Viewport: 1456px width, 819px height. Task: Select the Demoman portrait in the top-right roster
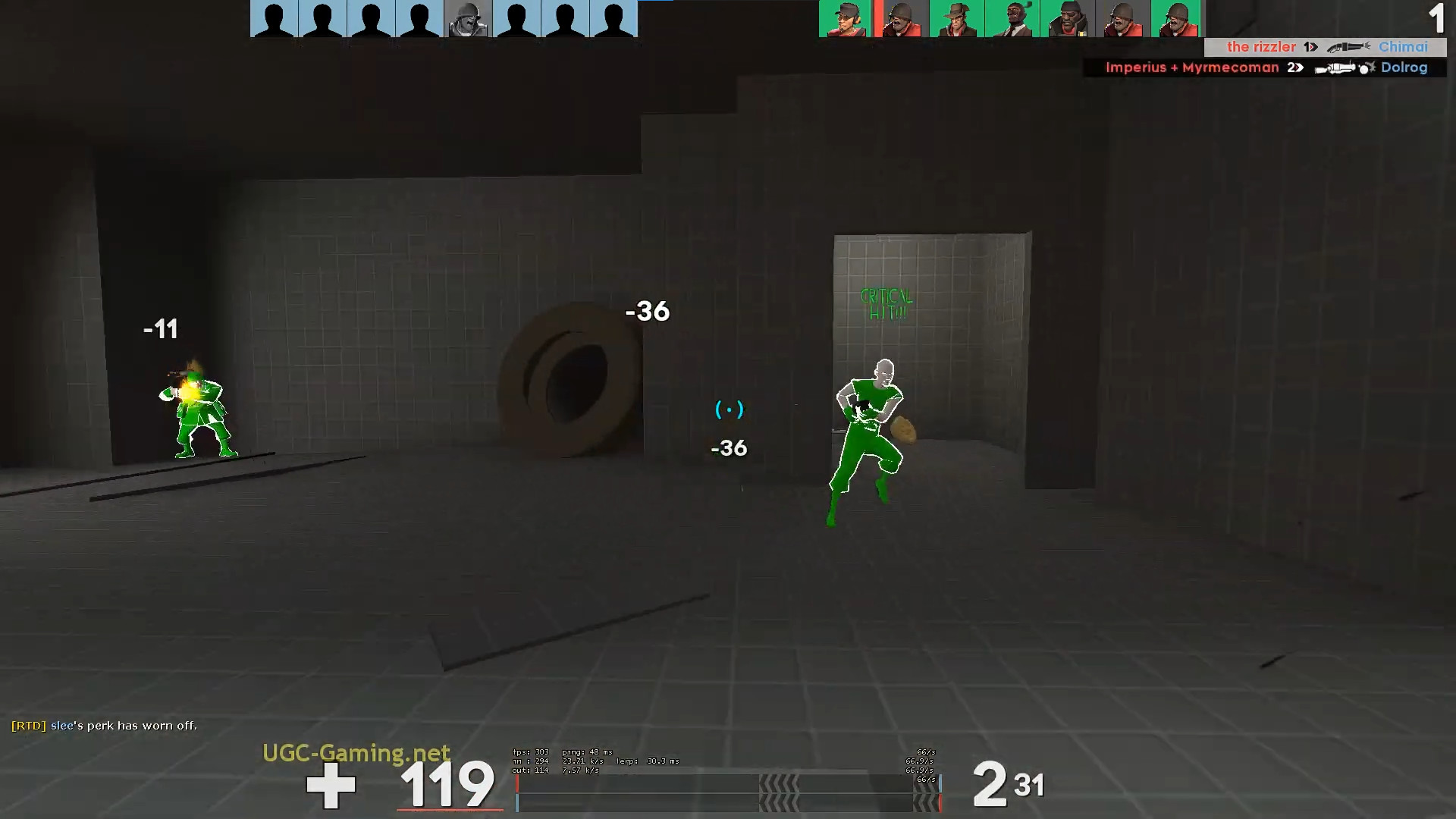click(x=1066, y=18)
